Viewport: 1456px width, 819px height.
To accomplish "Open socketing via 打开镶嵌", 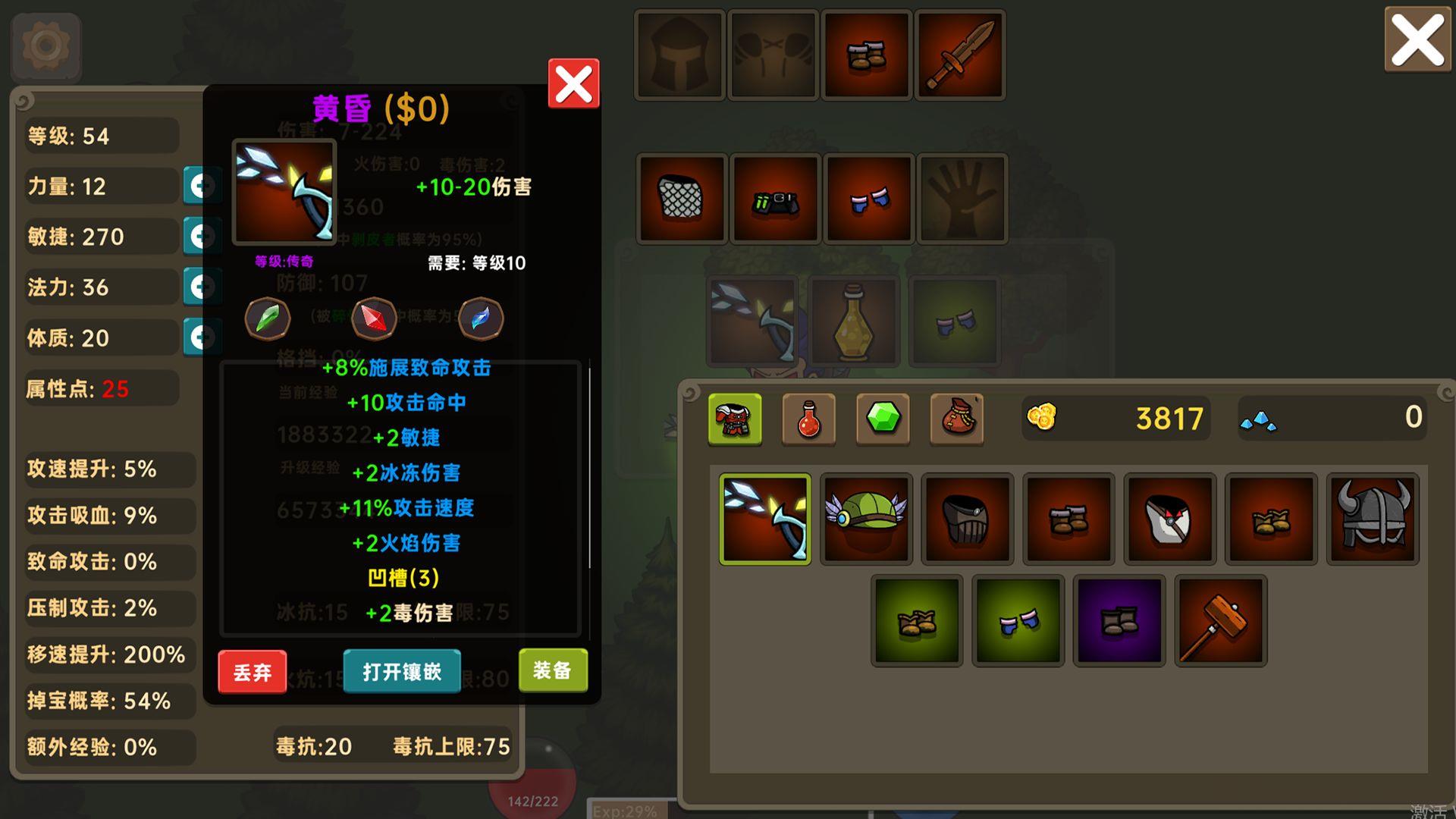I will 402,672.
